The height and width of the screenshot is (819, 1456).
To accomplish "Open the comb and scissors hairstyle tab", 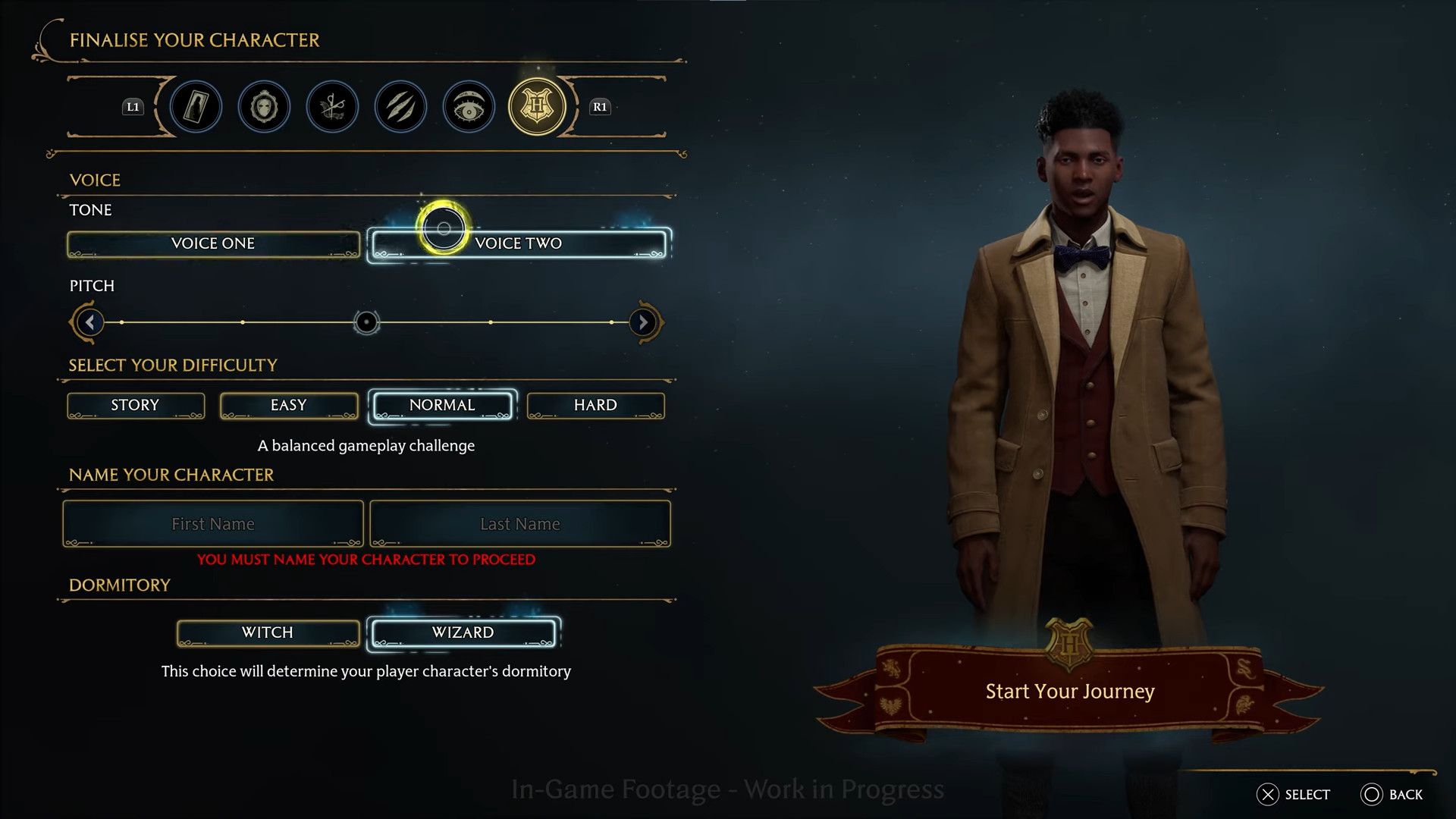I will (x=332, y=107).
